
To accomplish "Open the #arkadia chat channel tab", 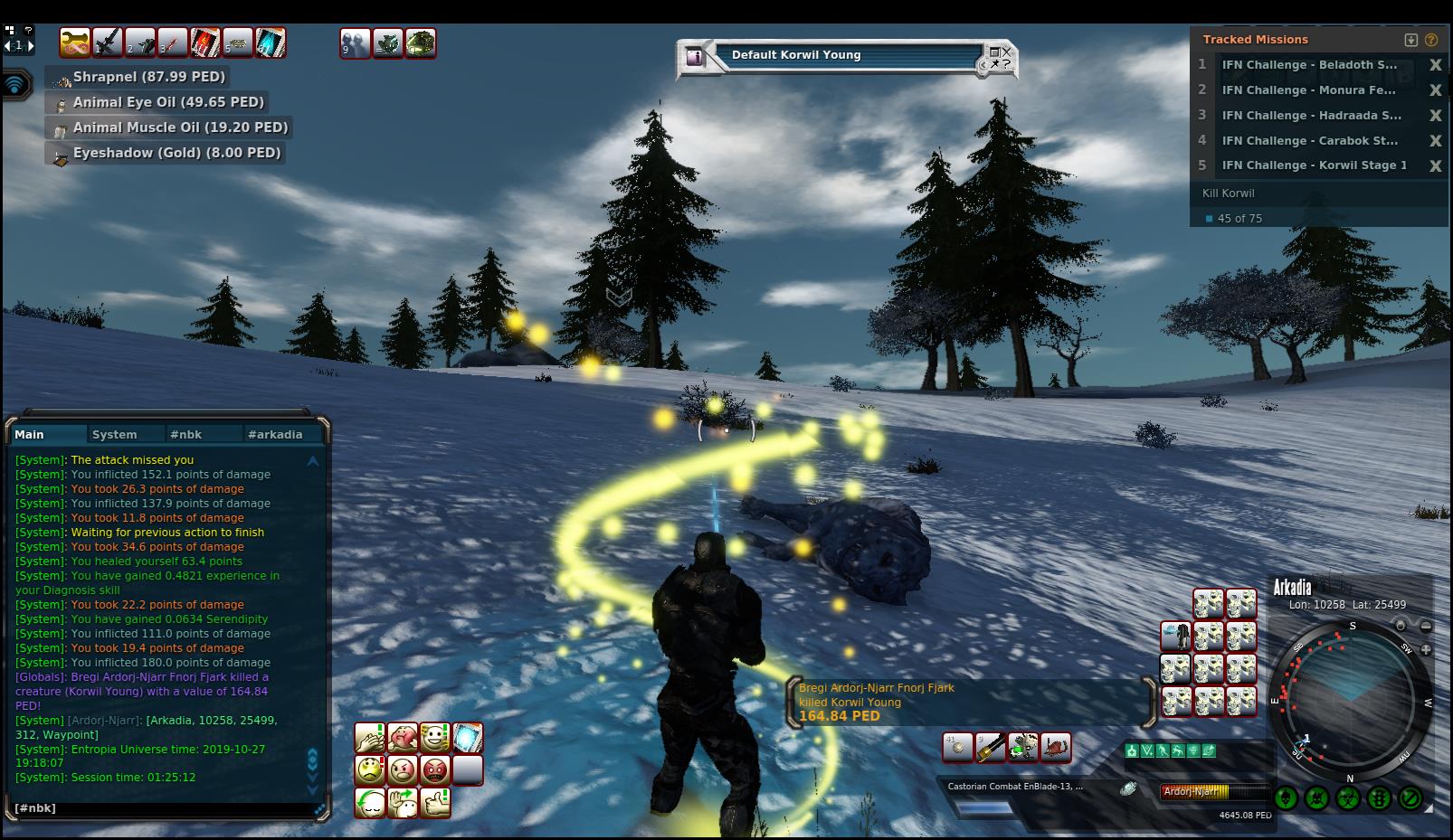I will (x=275, y=435).
